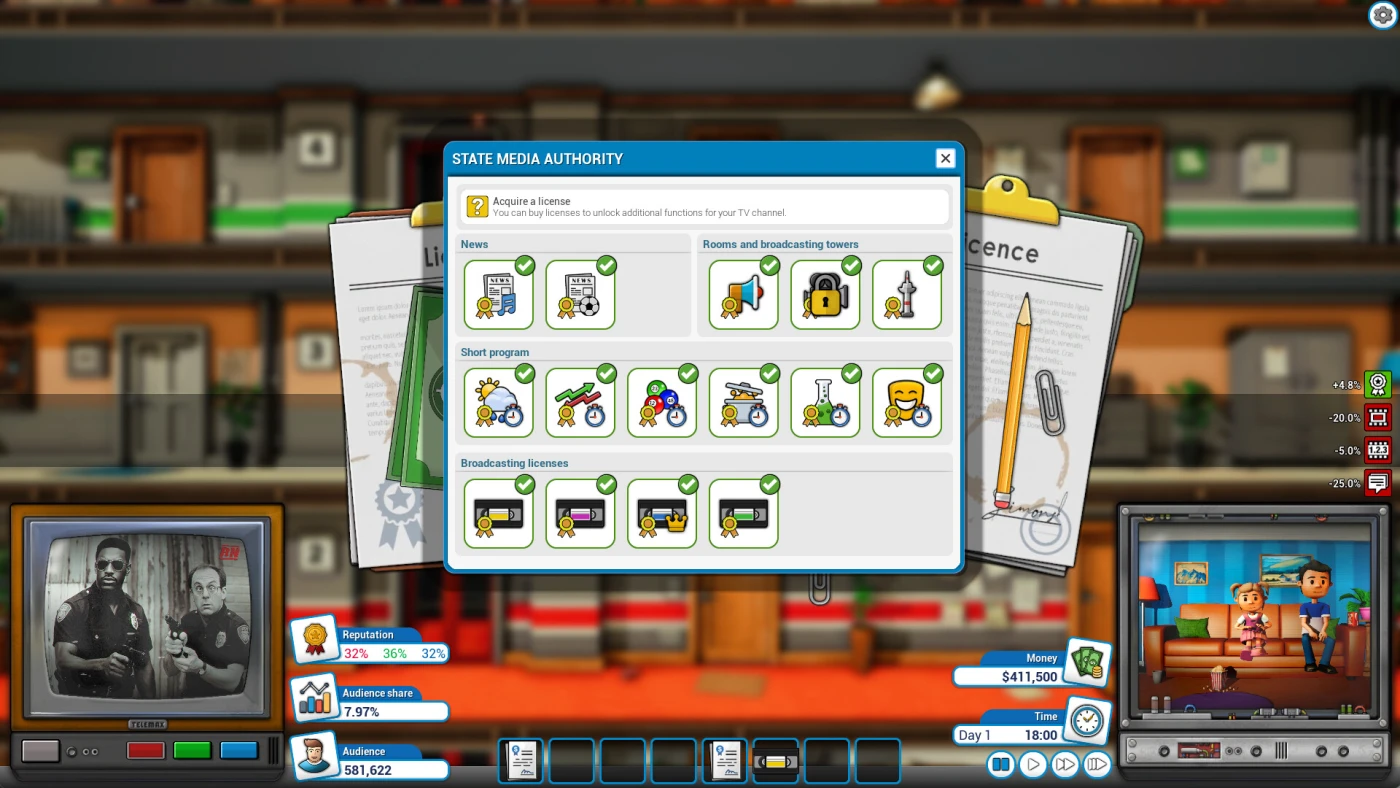
Task: Pick the stock market short program license
Action: 580,402
